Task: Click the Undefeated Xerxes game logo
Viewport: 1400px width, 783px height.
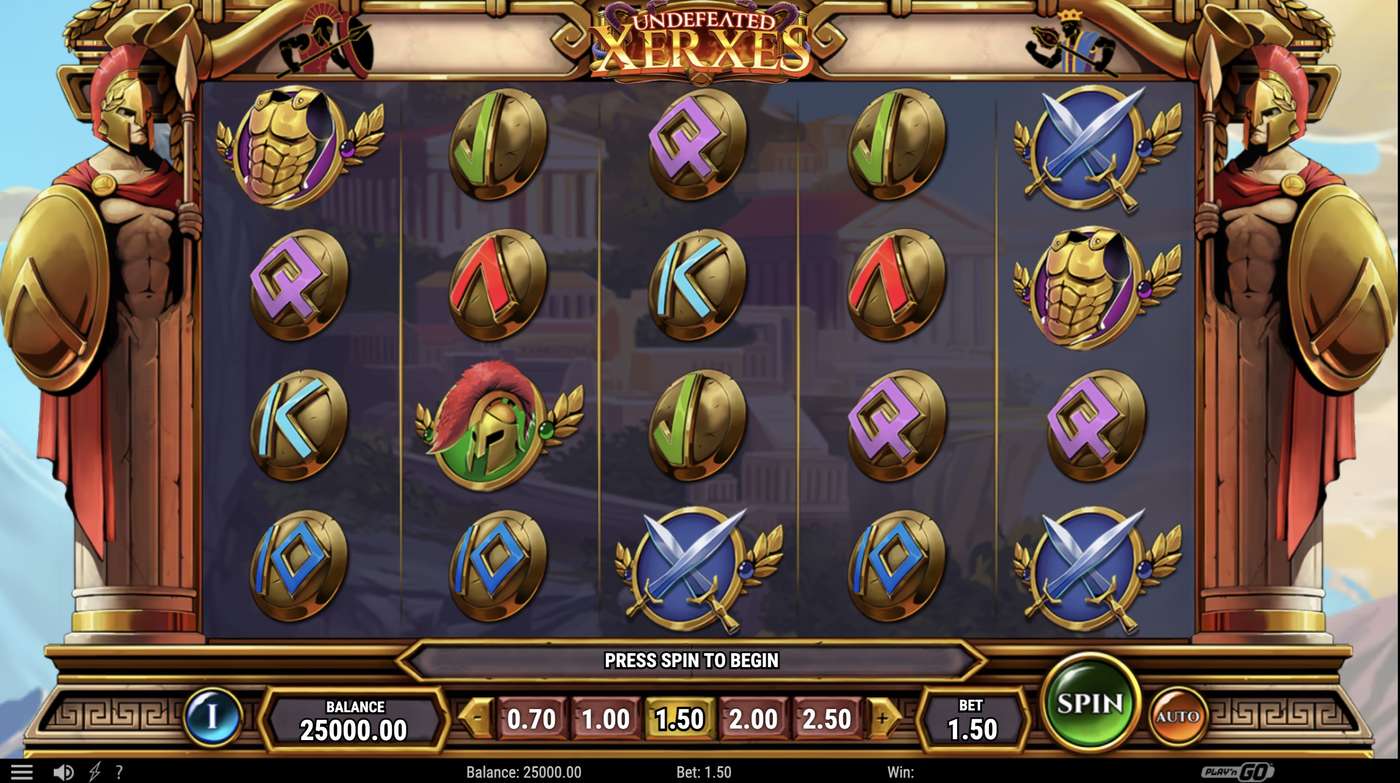Action: [x=700, y=38]
